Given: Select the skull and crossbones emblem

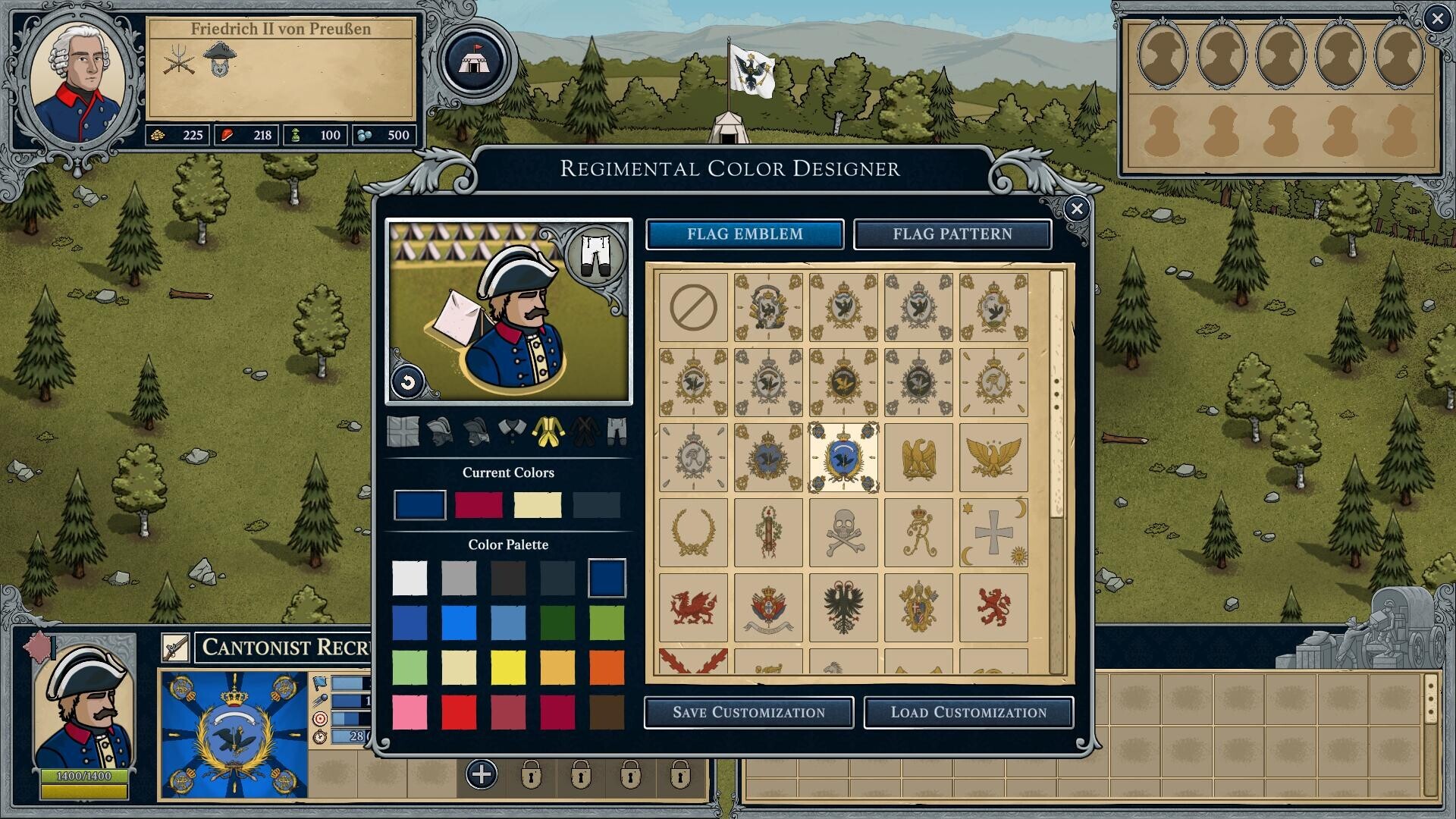Looking at the screenshot, I should click(843, 532).
